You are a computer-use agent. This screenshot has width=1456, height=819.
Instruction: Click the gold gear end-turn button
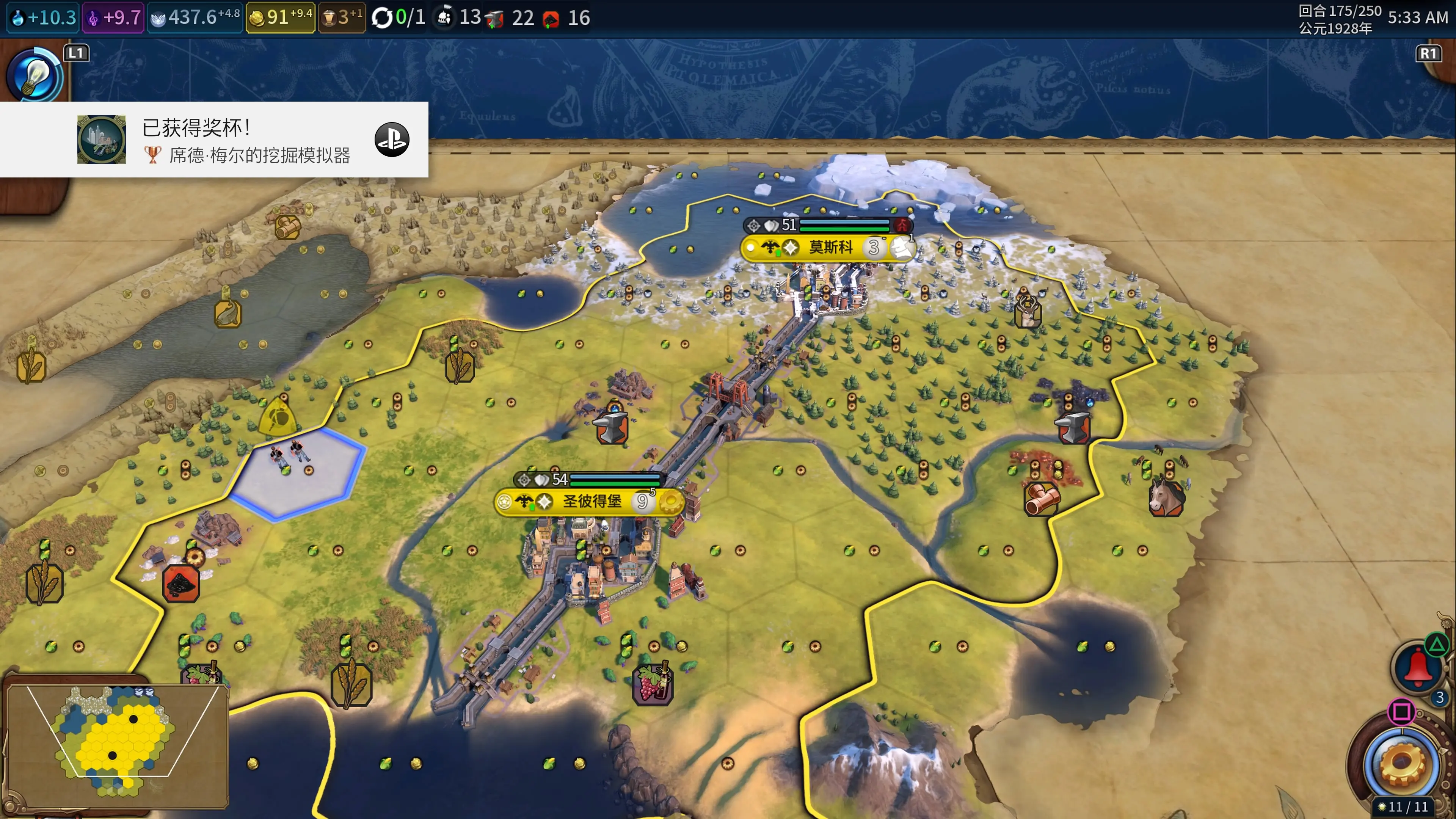(x=1402, y=763)
